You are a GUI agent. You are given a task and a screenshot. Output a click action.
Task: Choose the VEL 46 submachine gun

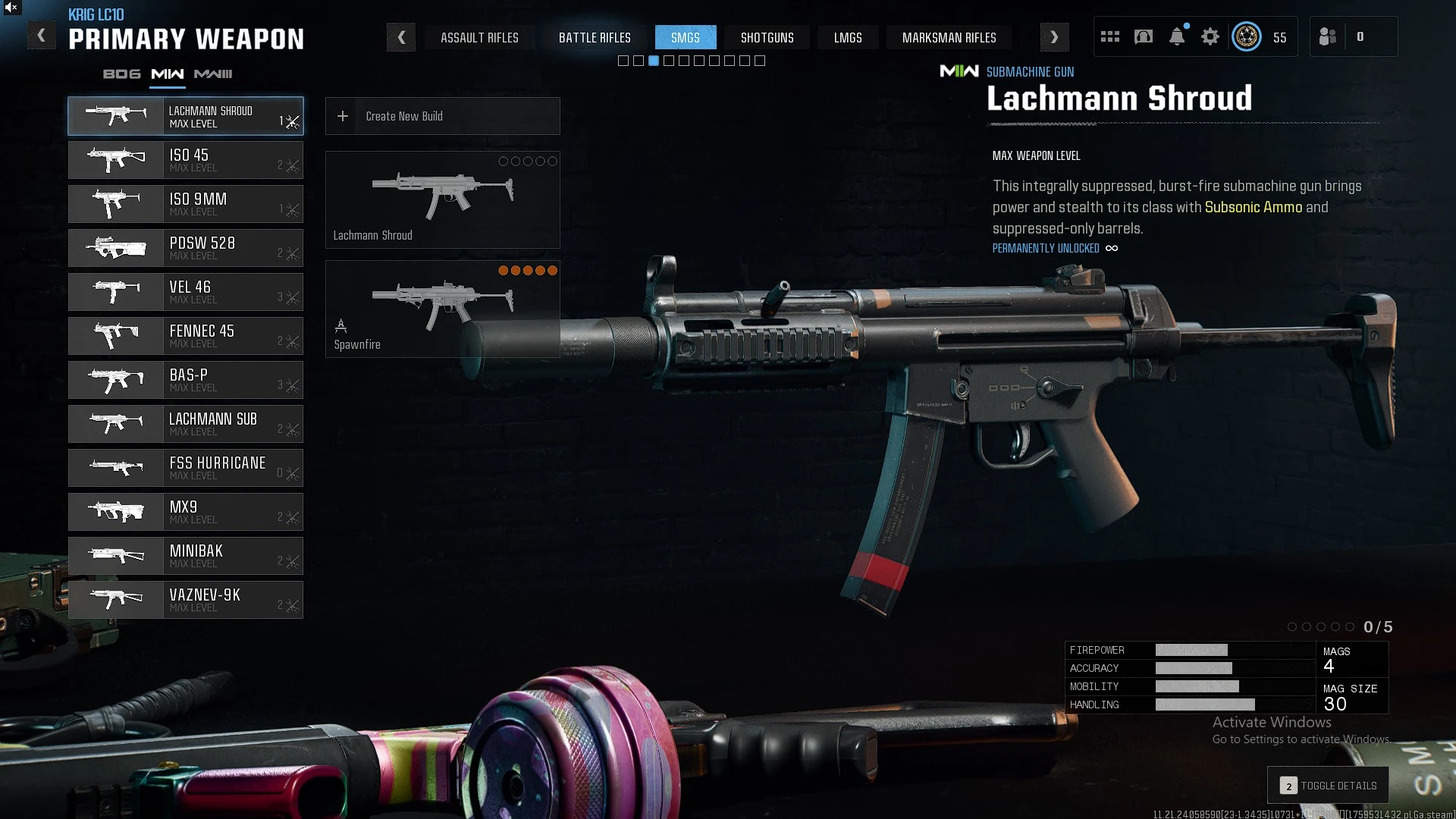186,292
